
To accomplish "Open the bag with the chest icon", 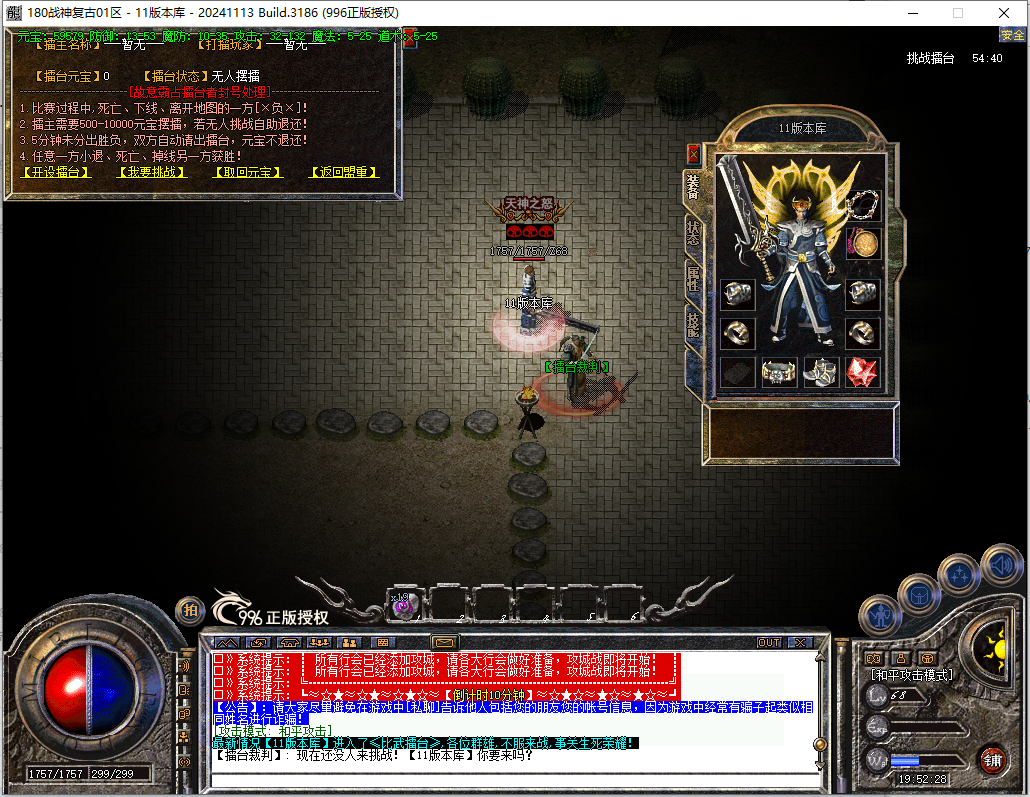I will click(919, 596).
